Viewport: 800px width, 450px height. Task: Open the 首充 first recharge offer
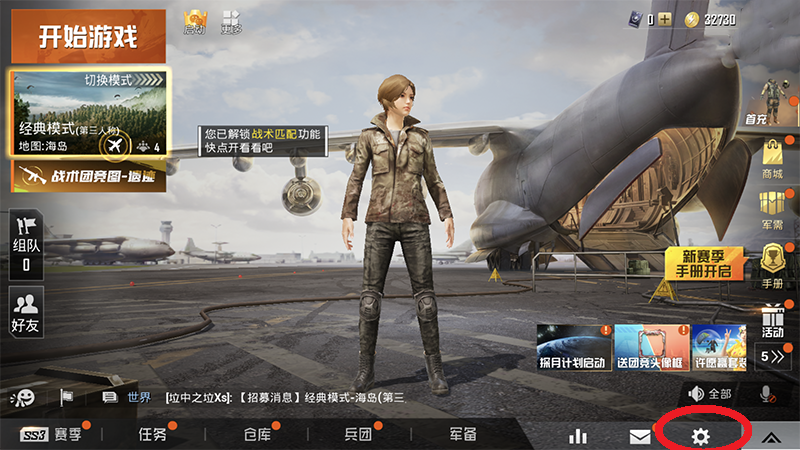coord(771,102)
